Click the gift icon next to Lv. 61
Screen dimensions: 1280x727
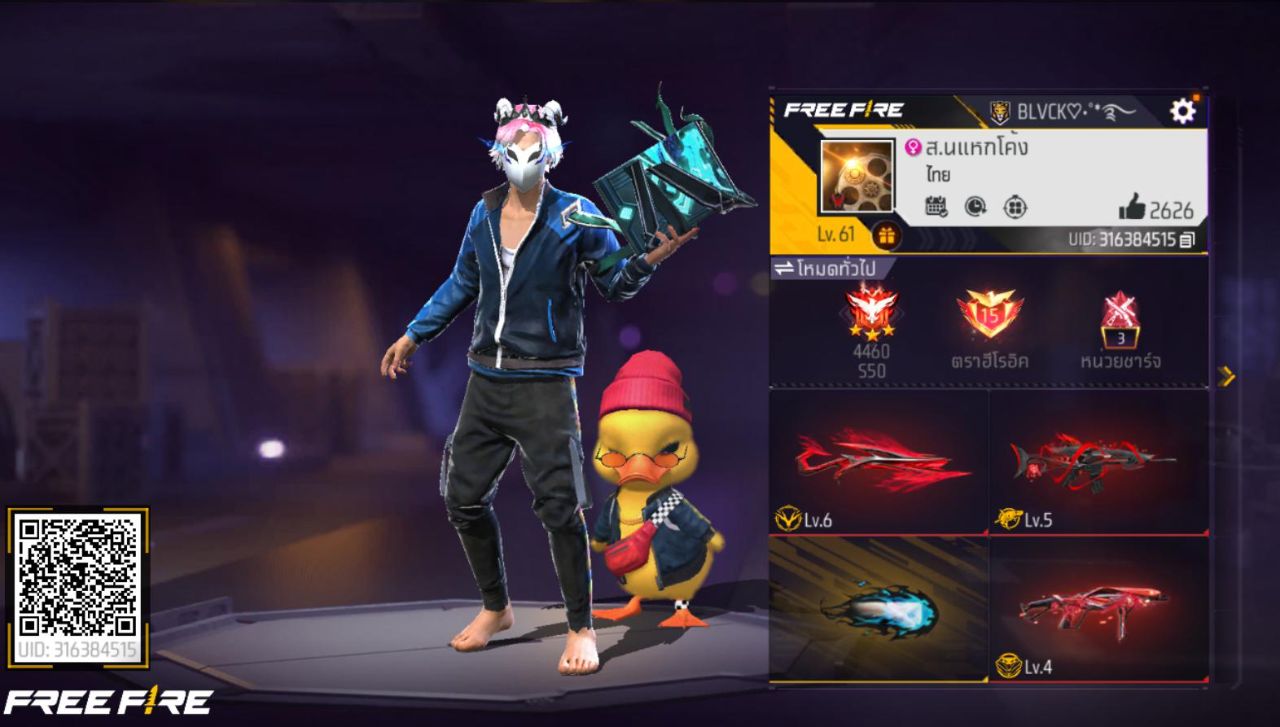(x=886, y=236)
